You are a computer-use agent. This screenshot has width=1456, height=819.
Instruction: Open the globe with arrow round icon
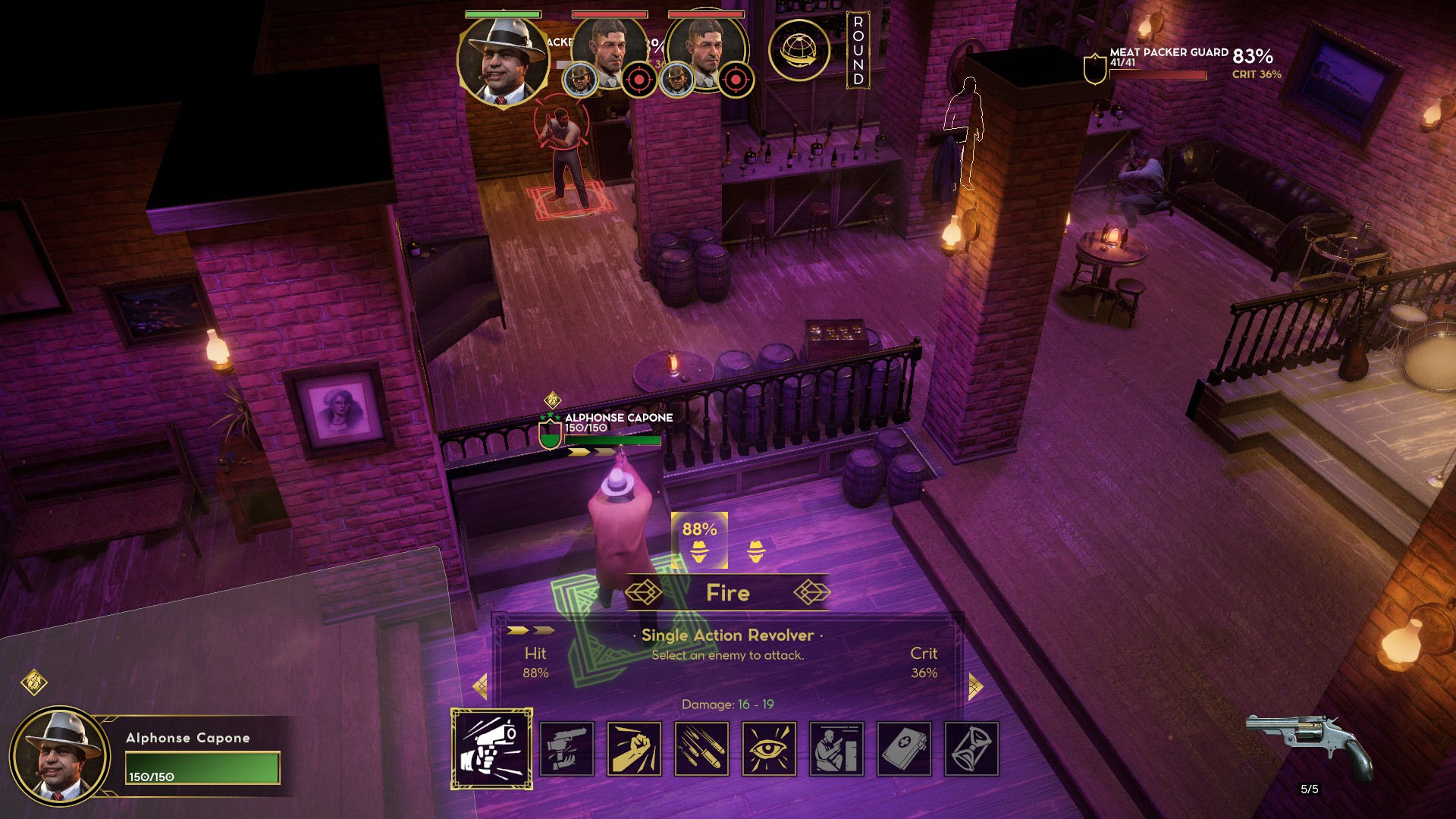tap(799, 50)
